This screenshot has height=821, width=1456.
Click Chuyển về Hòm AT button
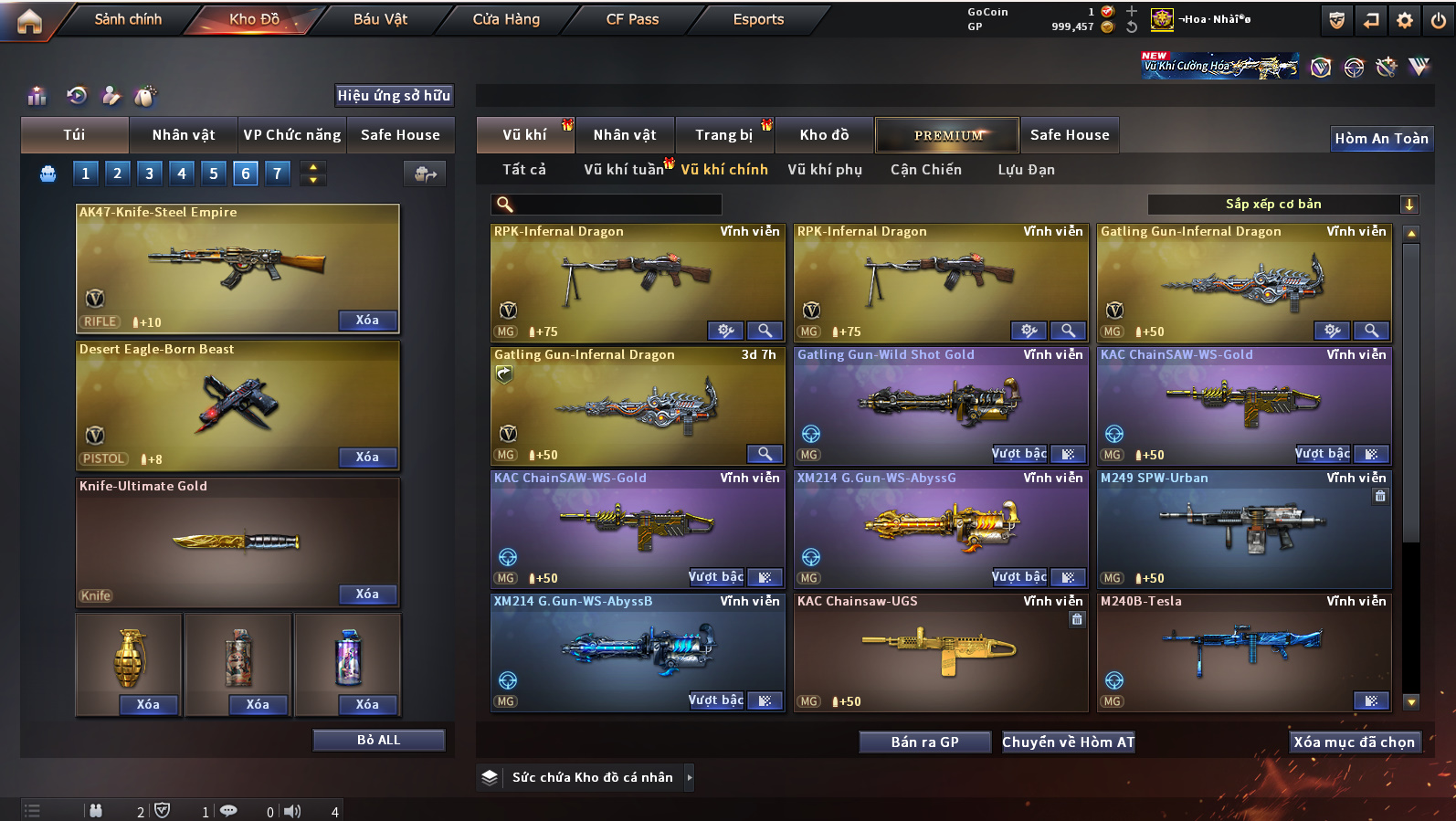click(1068, 742)
